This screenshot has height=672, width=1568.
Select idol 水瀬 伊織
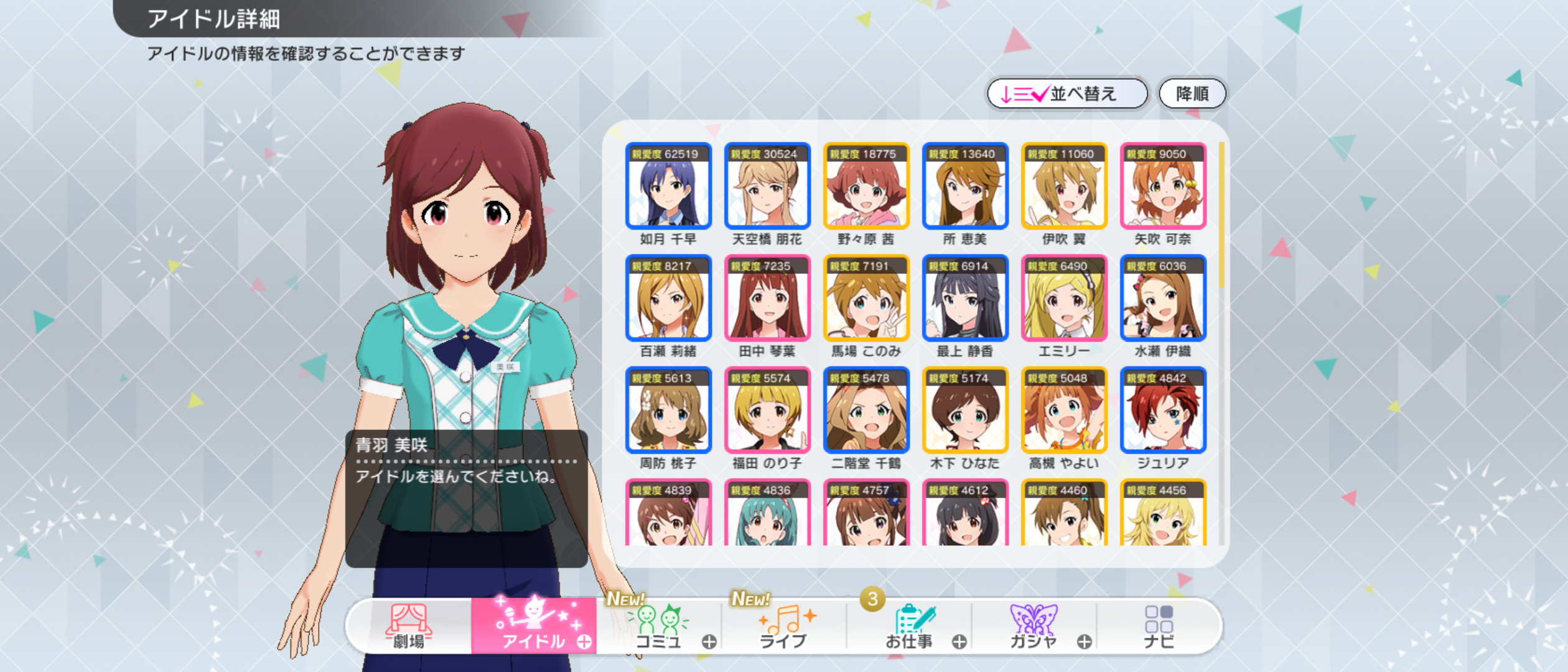point(1163,298)
